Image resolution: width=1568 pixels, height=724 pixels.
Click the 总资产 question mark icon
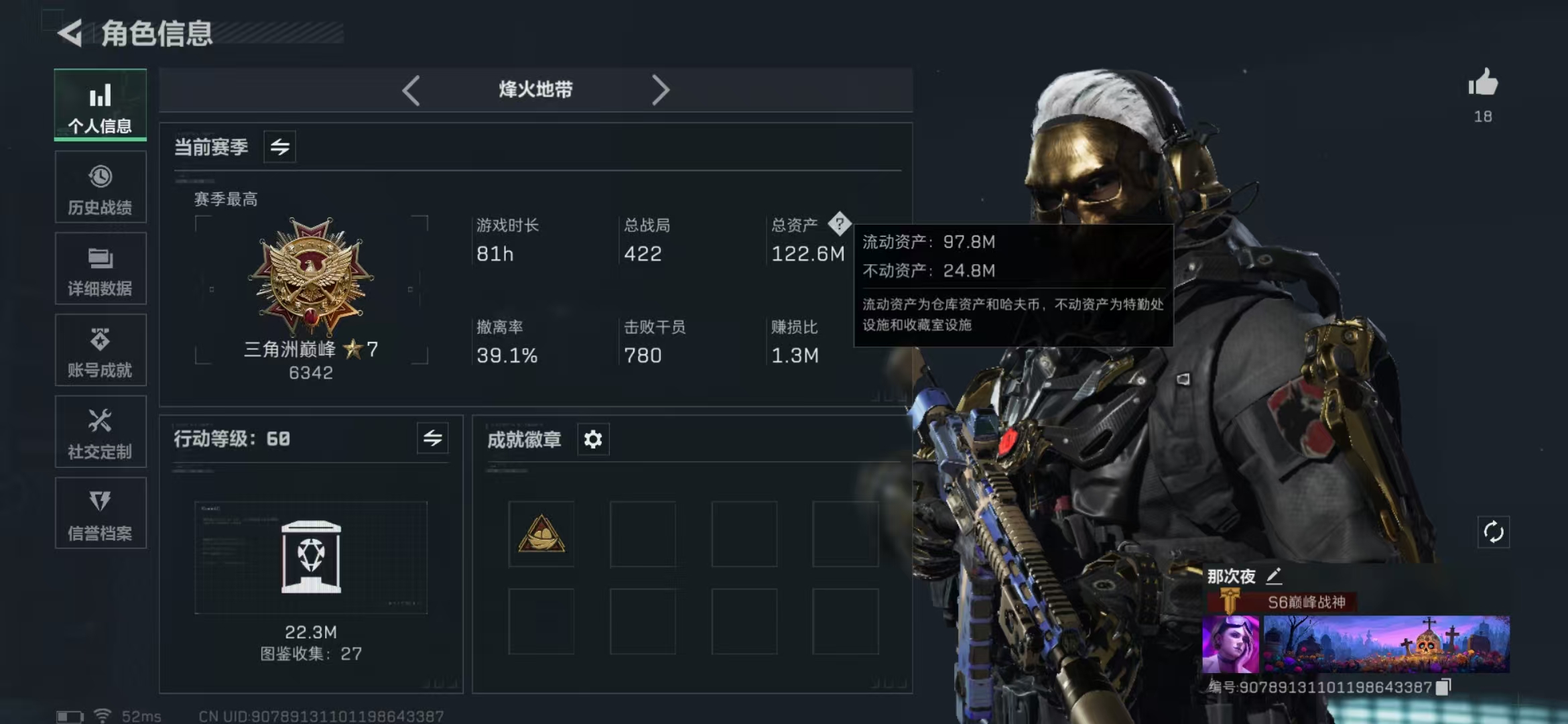[839, 224]
